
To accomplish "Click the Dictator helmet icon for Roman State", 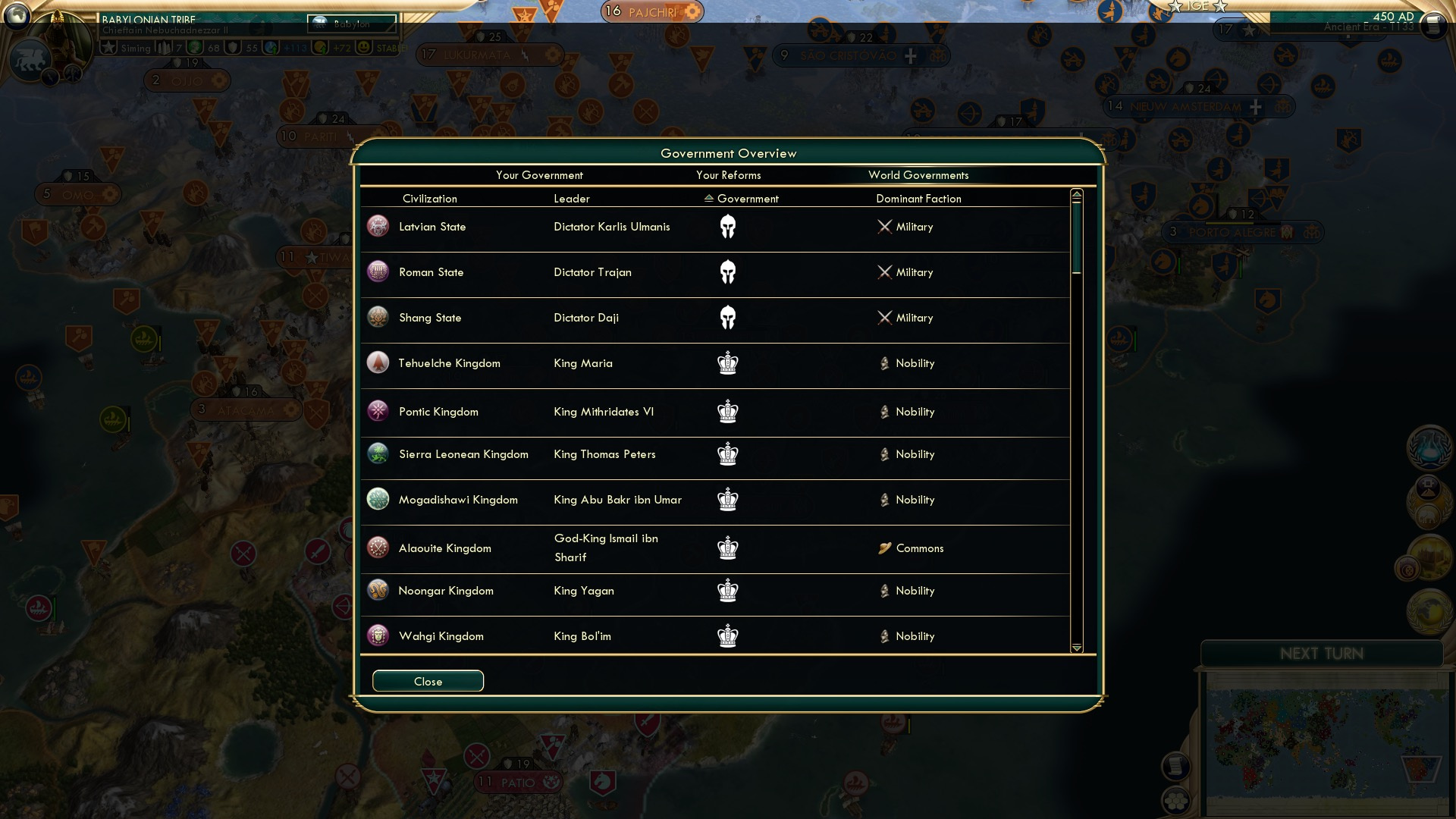I will coord(728,271).
